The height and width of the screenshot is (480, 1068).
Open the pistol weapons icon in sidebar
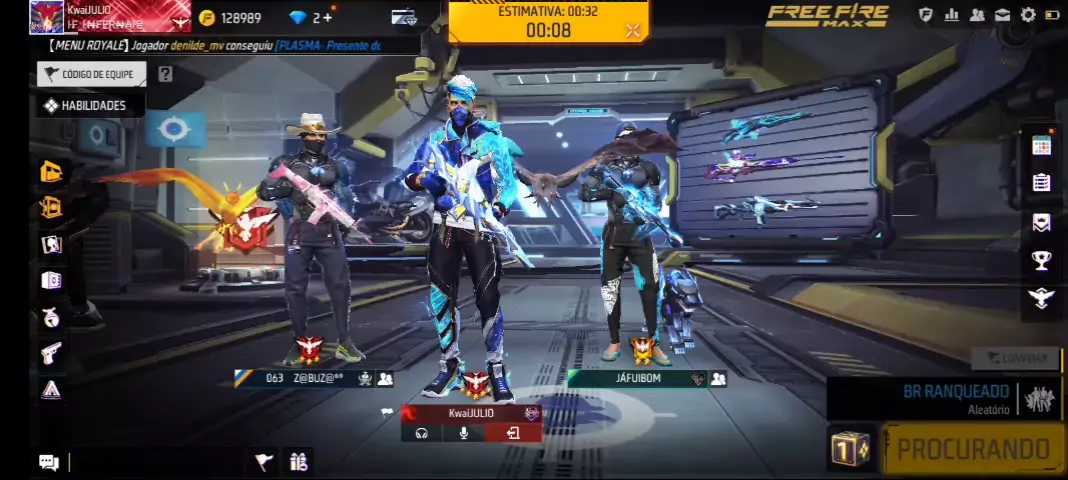51,352
